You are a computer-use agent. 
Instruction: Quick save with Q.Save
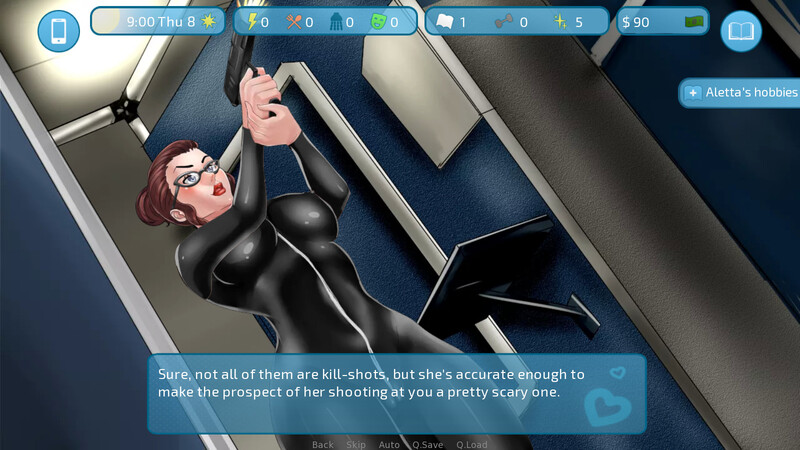427,444
